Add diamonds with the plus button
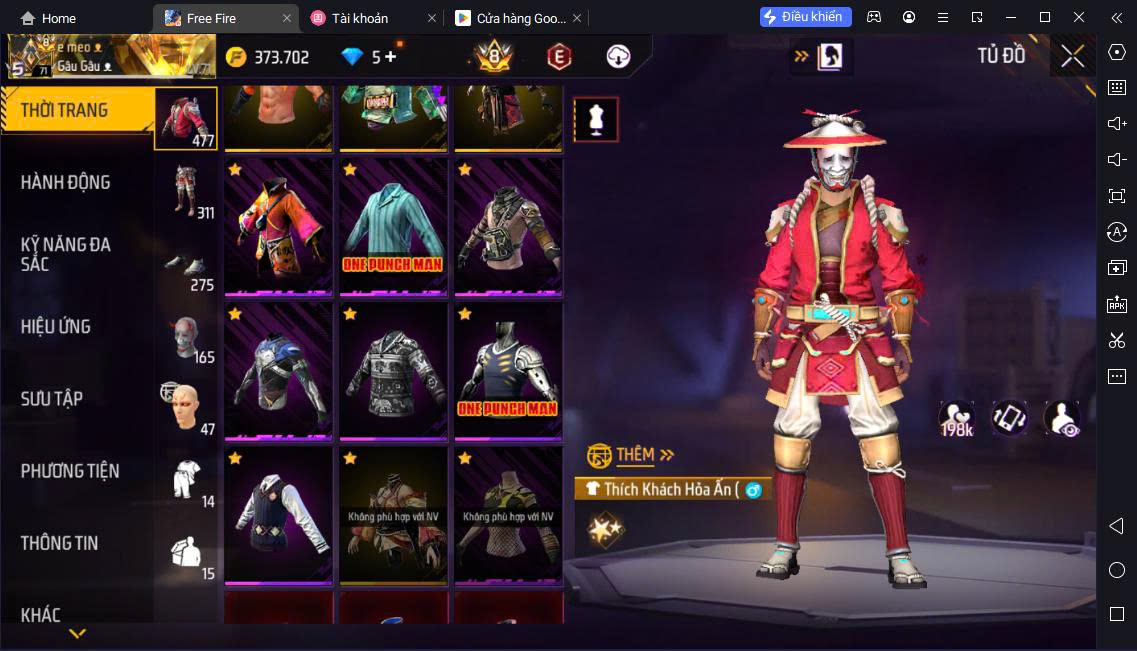Screen dimensions: 1137x651 click(390, 57)
